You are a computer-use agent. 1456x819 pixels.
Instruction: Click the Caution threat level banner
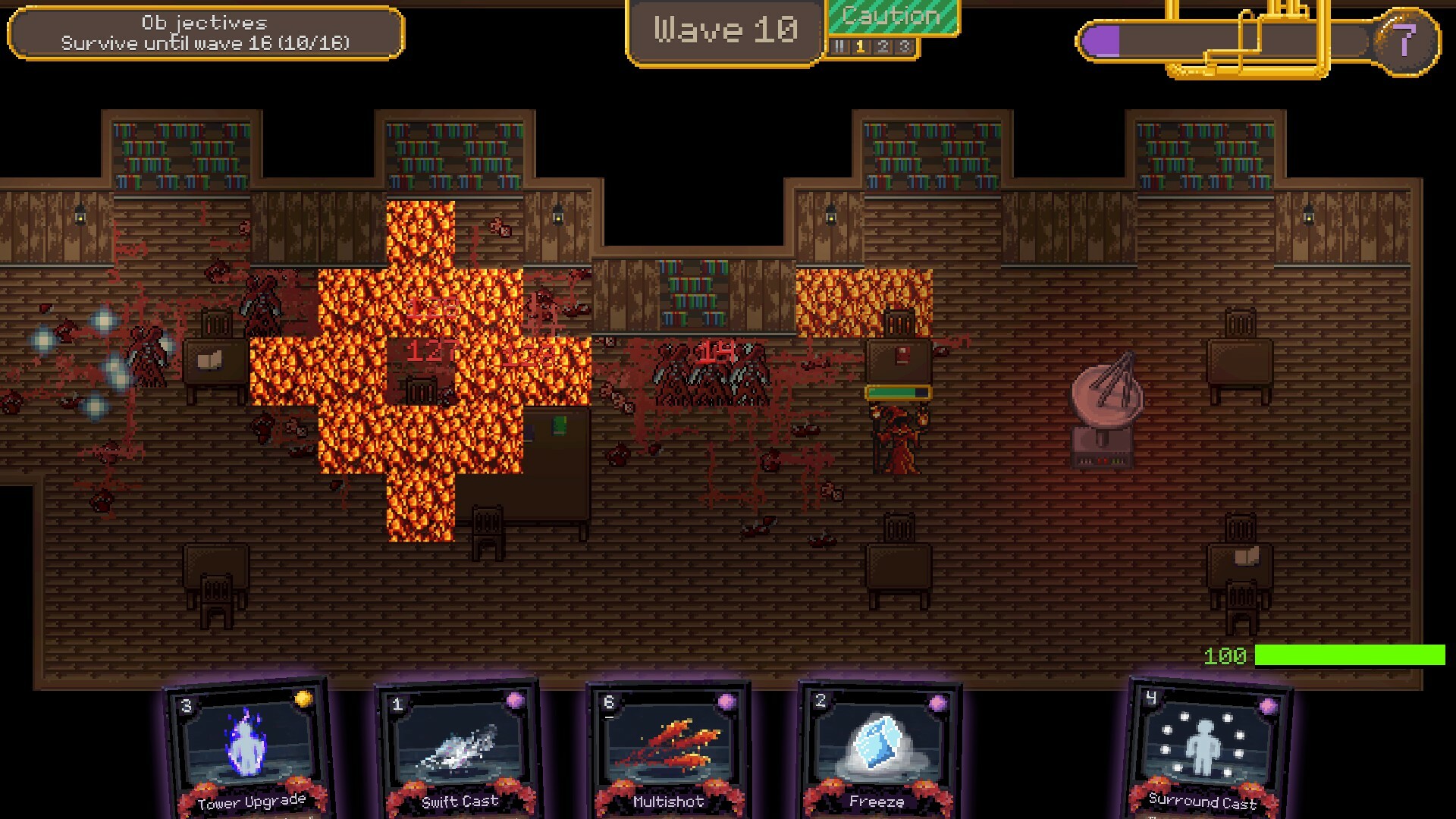point(892,17)
